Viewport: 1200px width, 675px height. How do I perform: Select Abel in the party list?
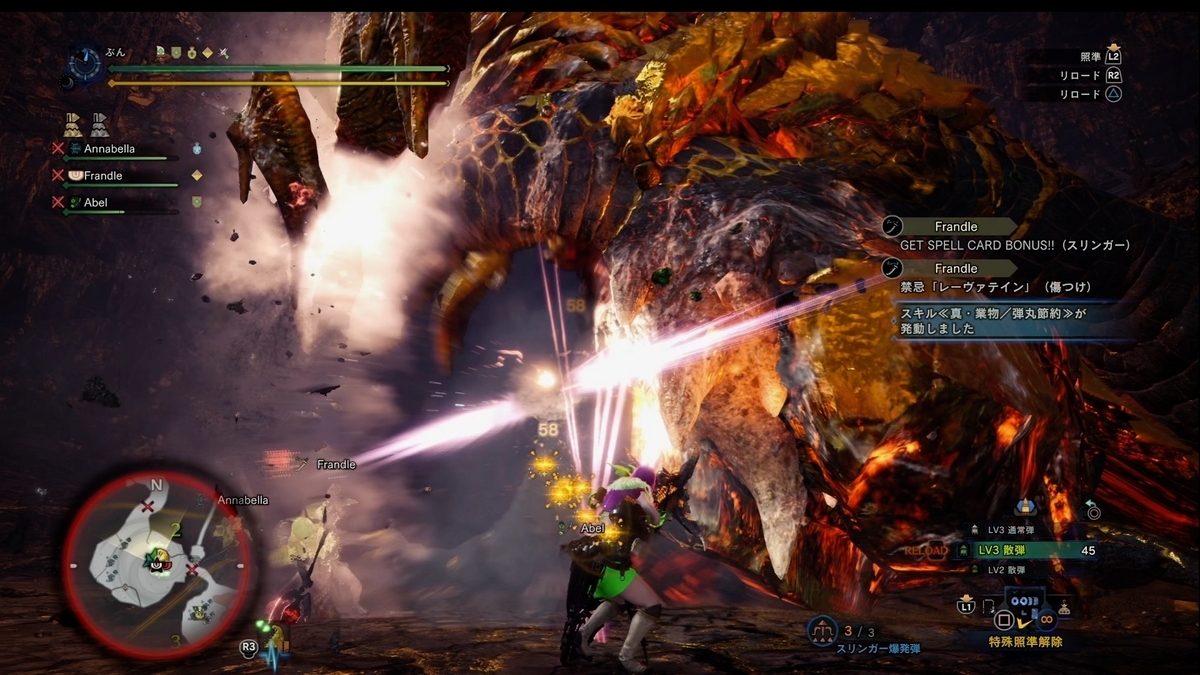tap(96, 202)
